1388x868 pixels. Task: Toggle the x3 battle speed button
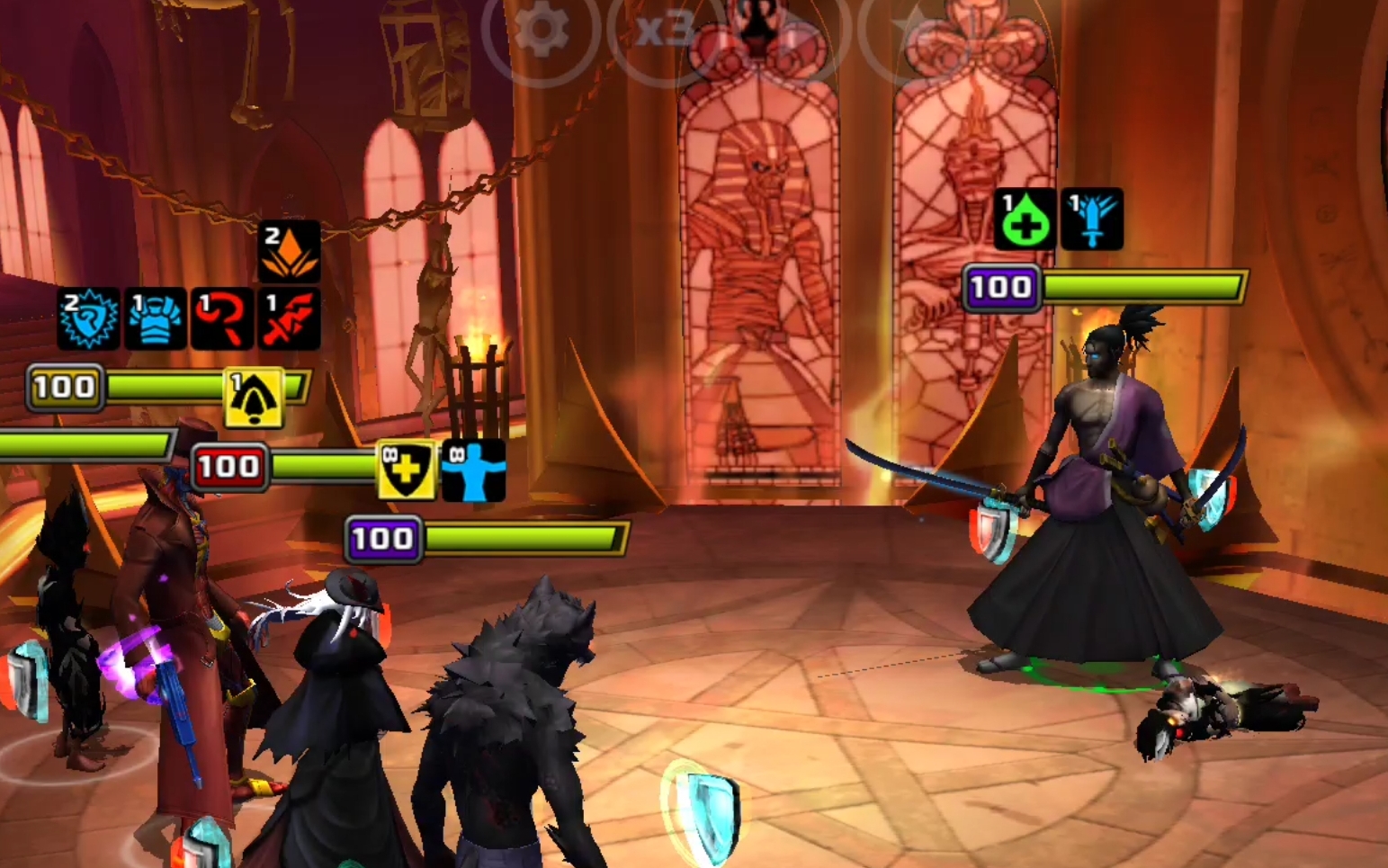pyautogui.click(x=665, y=31)
